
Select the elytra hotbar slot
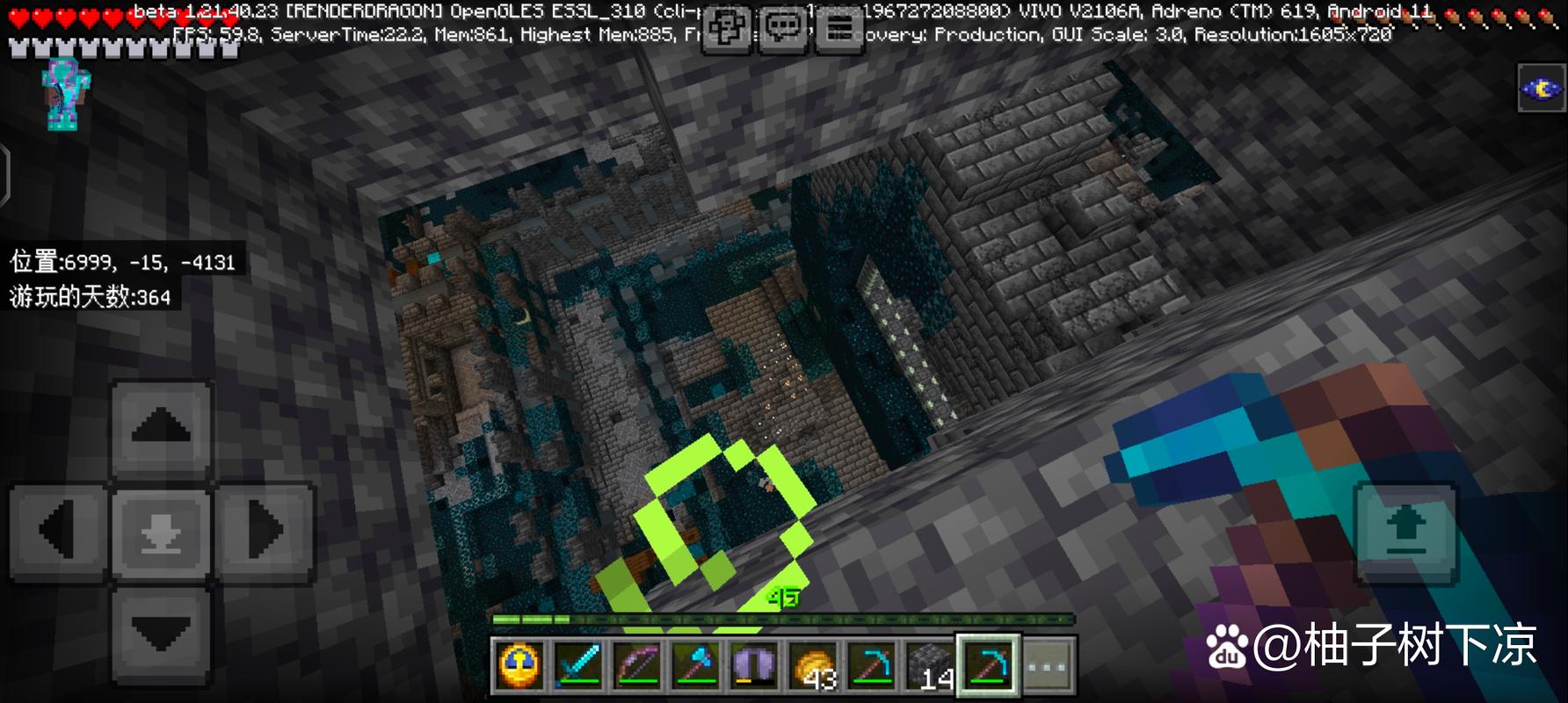[x=754, y=665]
